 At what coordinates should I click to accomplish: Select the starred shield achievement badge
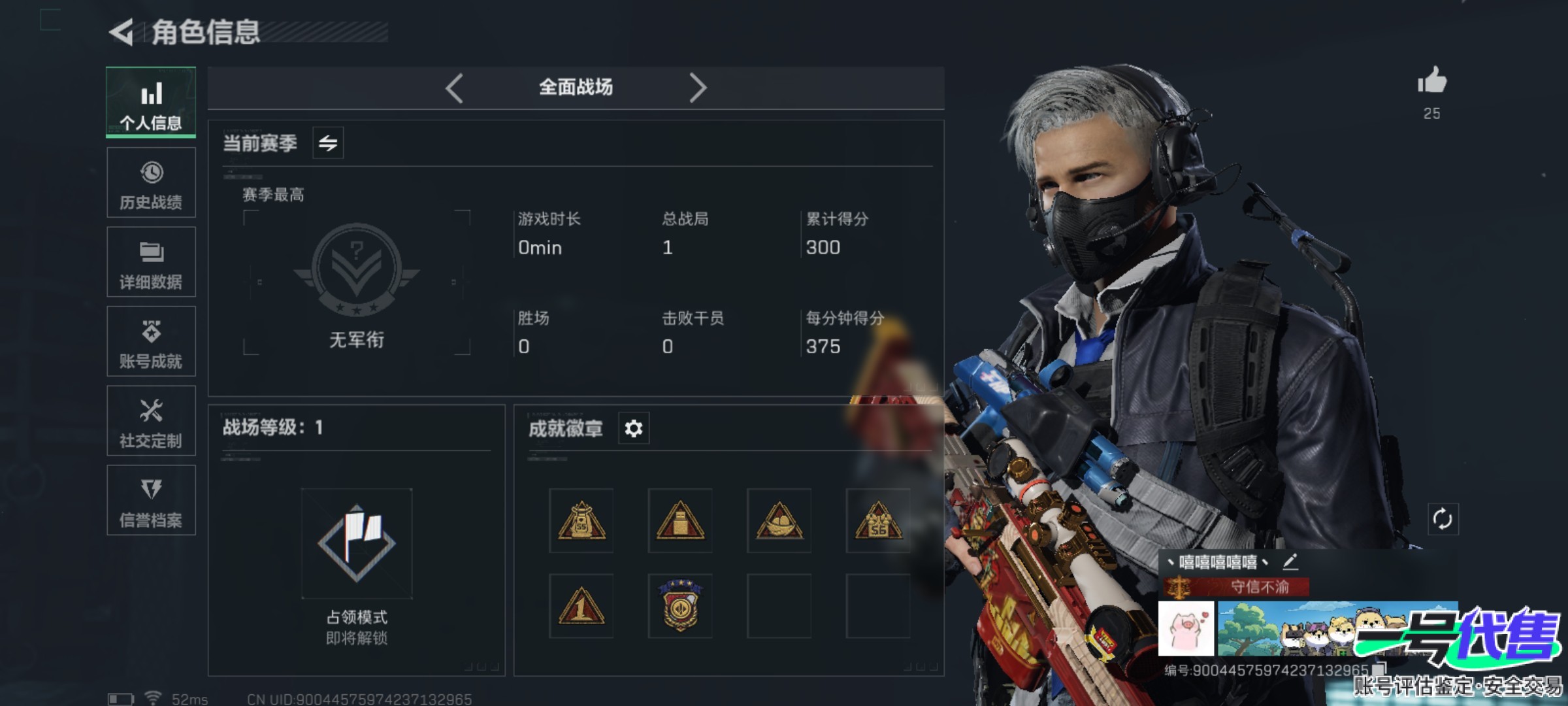click(680, 606)
